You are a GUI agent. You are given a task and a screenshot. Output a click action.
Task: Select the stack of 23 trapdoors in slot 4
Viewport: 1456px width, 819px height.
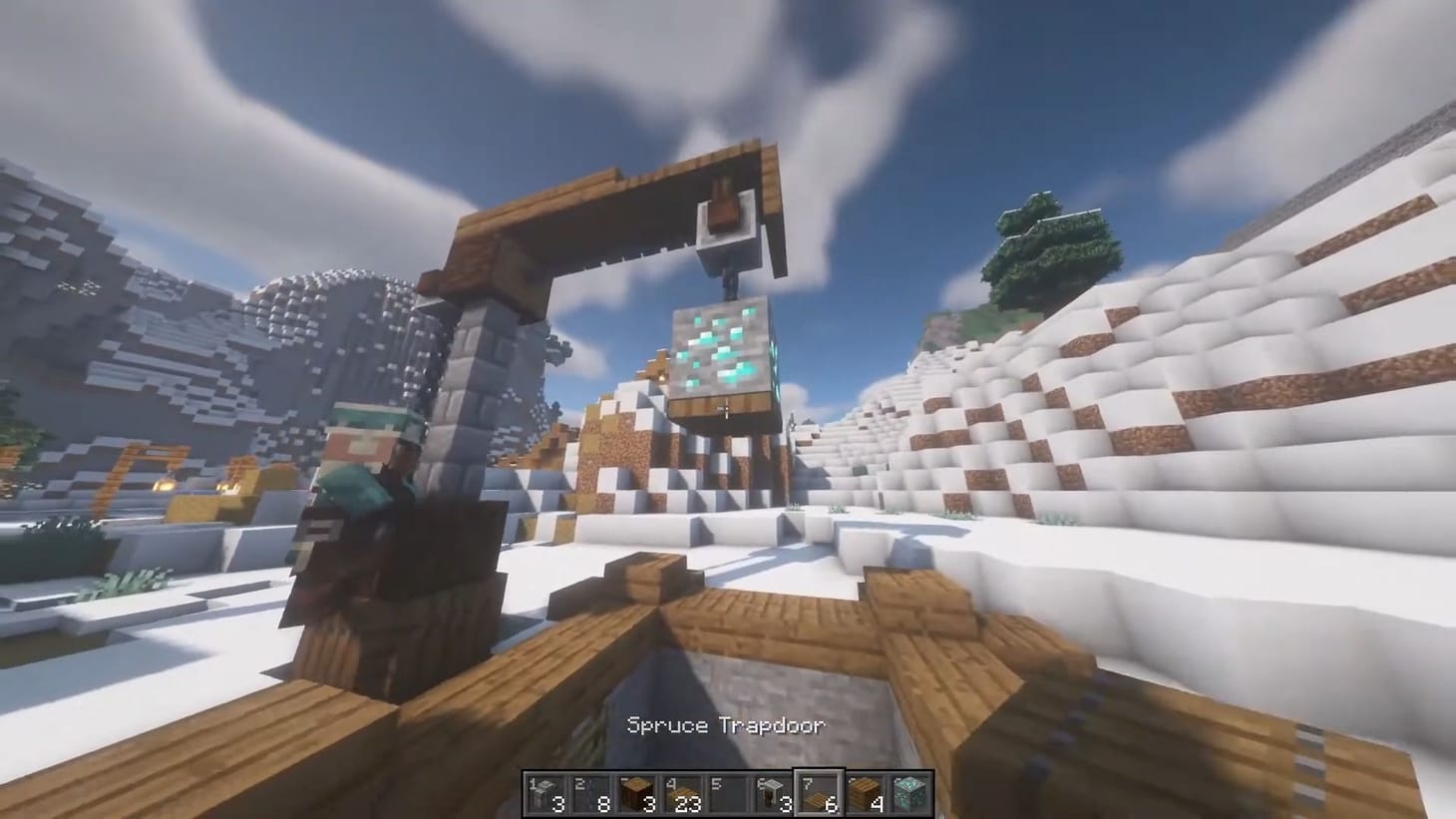[681, 793]
